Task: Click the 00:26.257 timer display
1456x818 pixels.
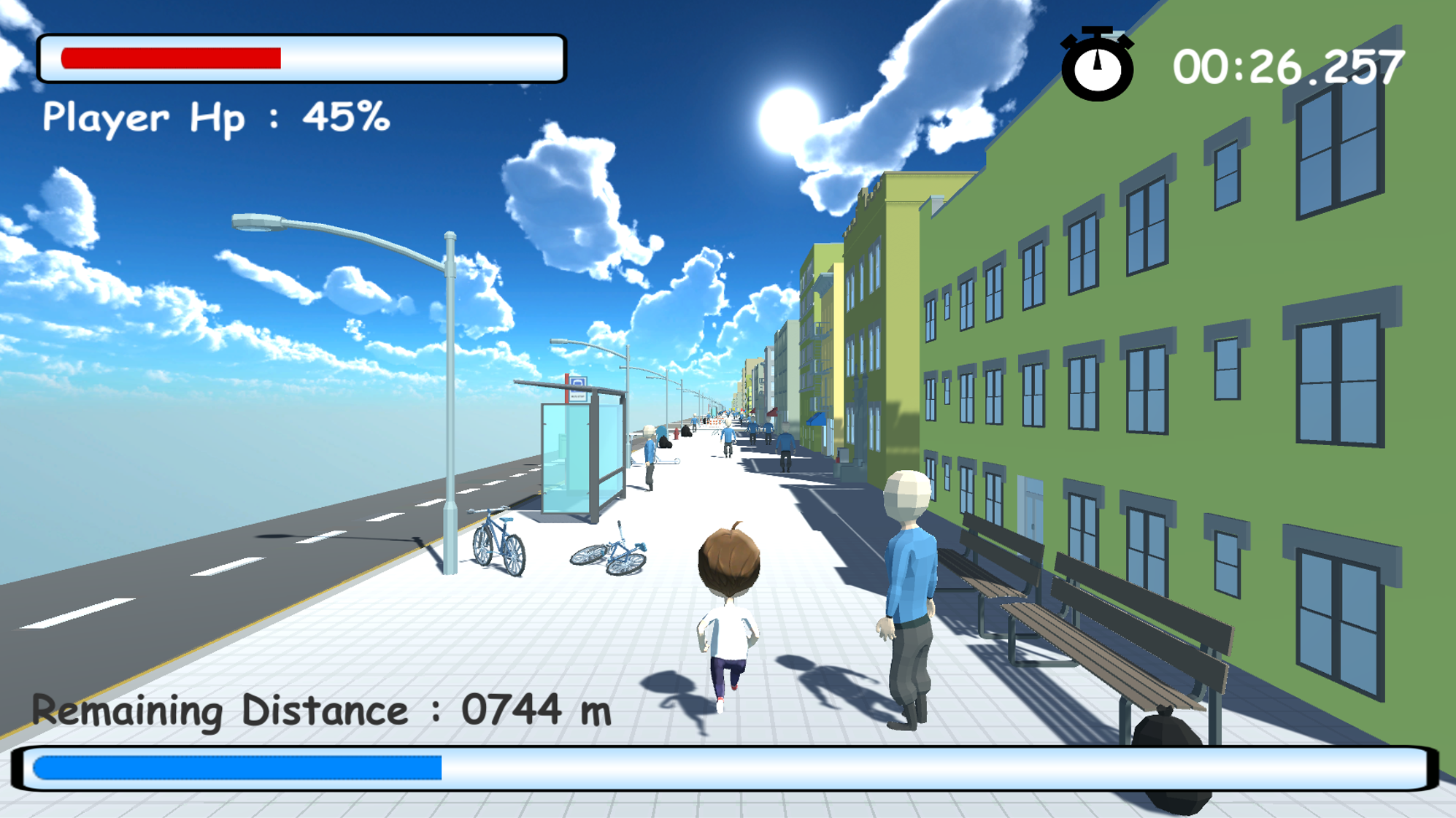Action: coord(1288,64)
